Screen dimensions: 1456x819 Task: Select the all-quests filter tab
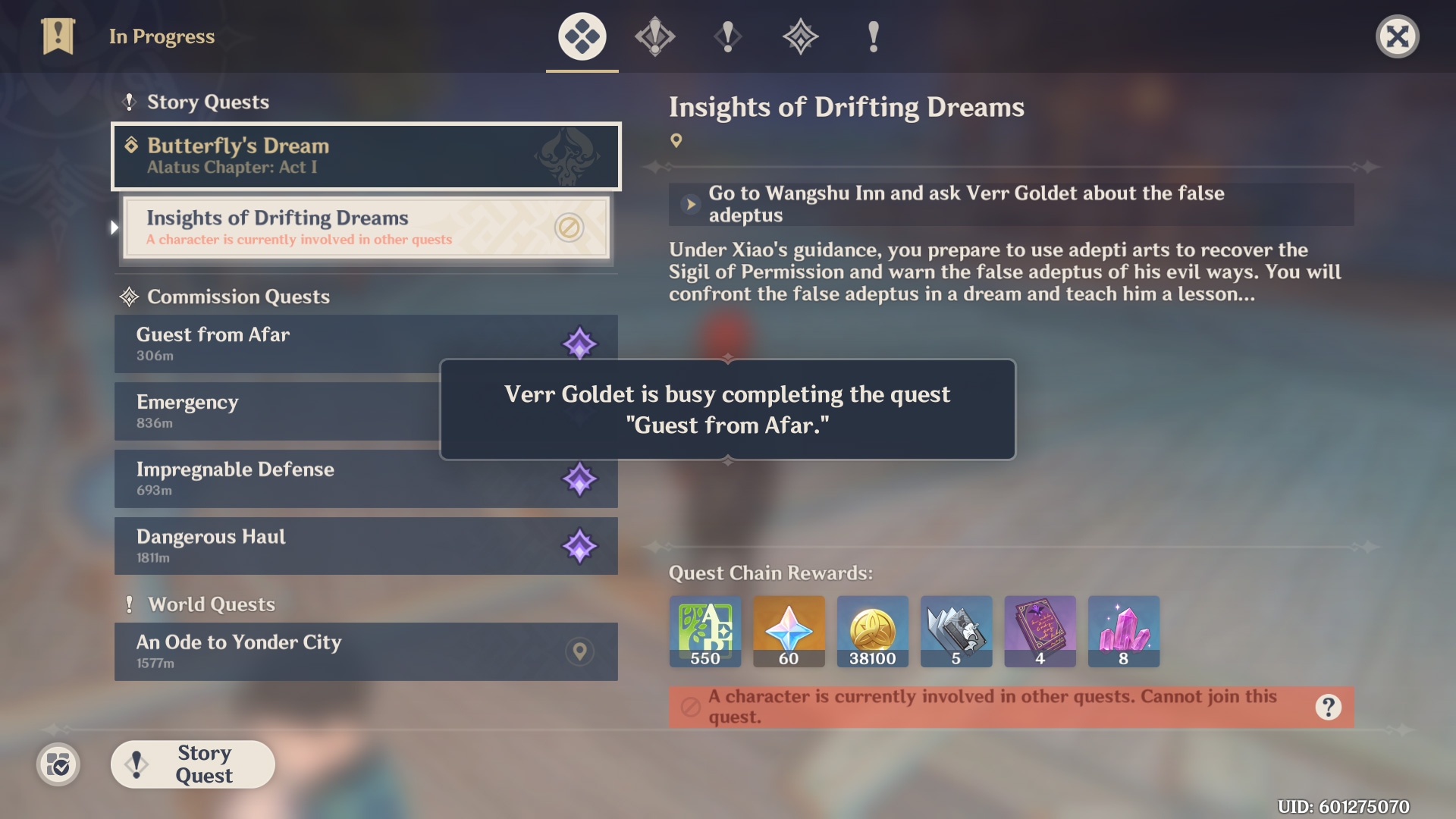click(x=582, y=36)
